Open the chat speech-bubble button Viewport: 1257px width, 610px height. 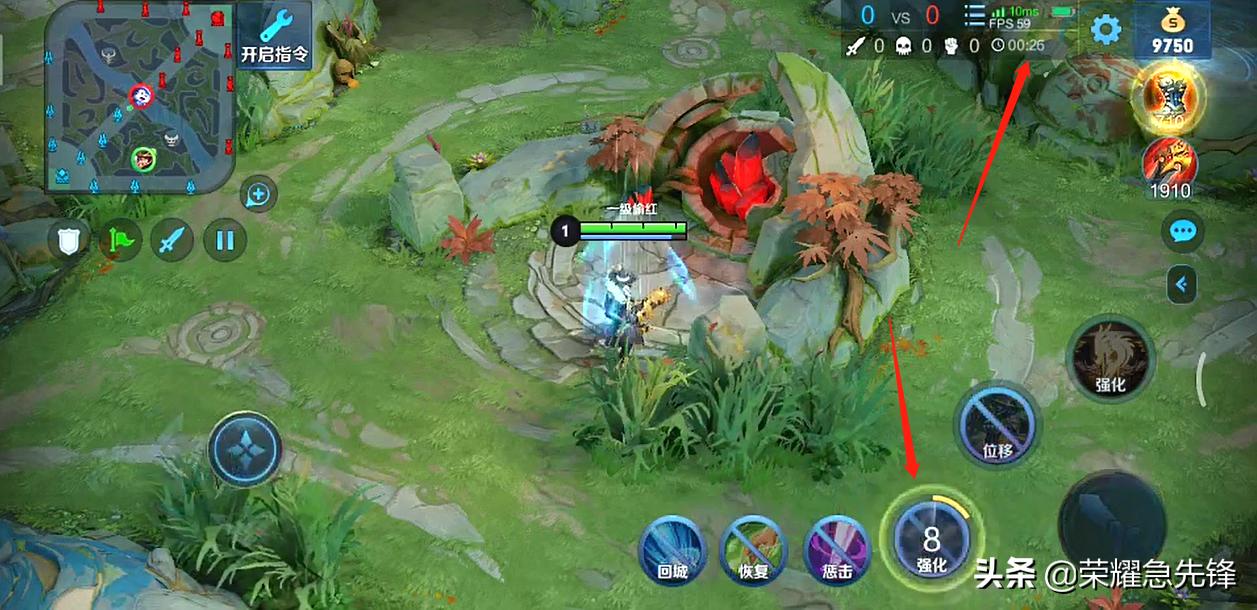1183,232
